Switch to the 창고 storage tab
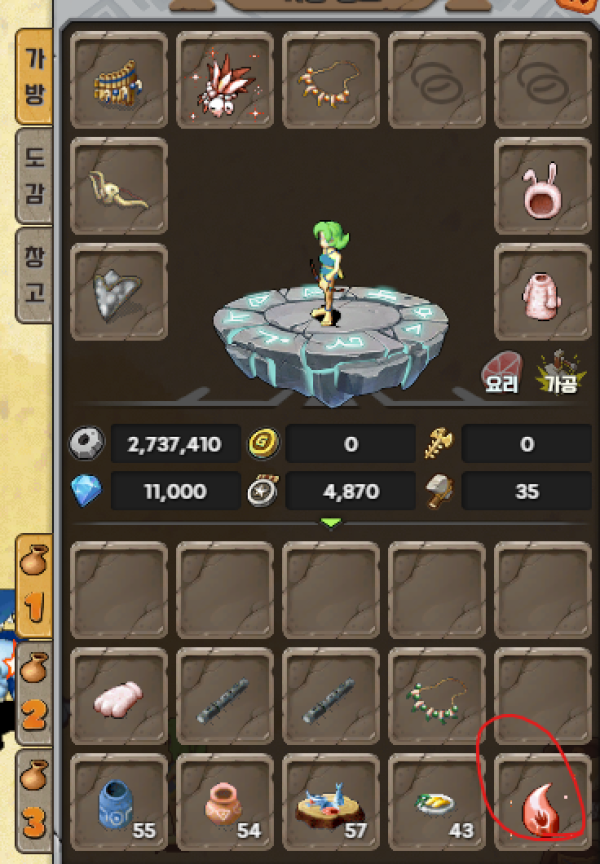 (34, 275)
